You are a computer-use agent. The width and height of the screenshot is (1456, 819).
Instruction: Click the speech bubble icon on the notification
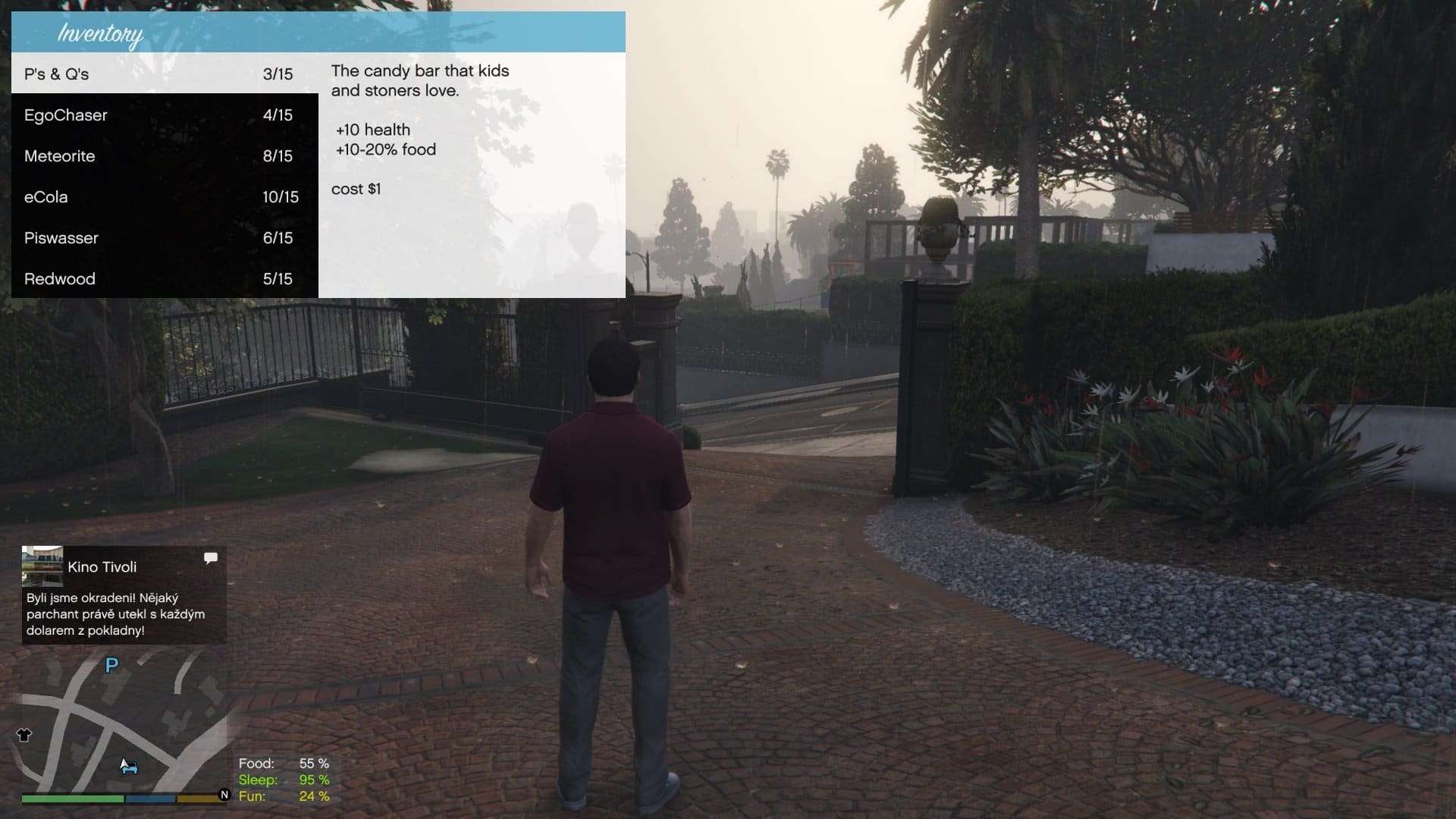[x=211, y=558]
